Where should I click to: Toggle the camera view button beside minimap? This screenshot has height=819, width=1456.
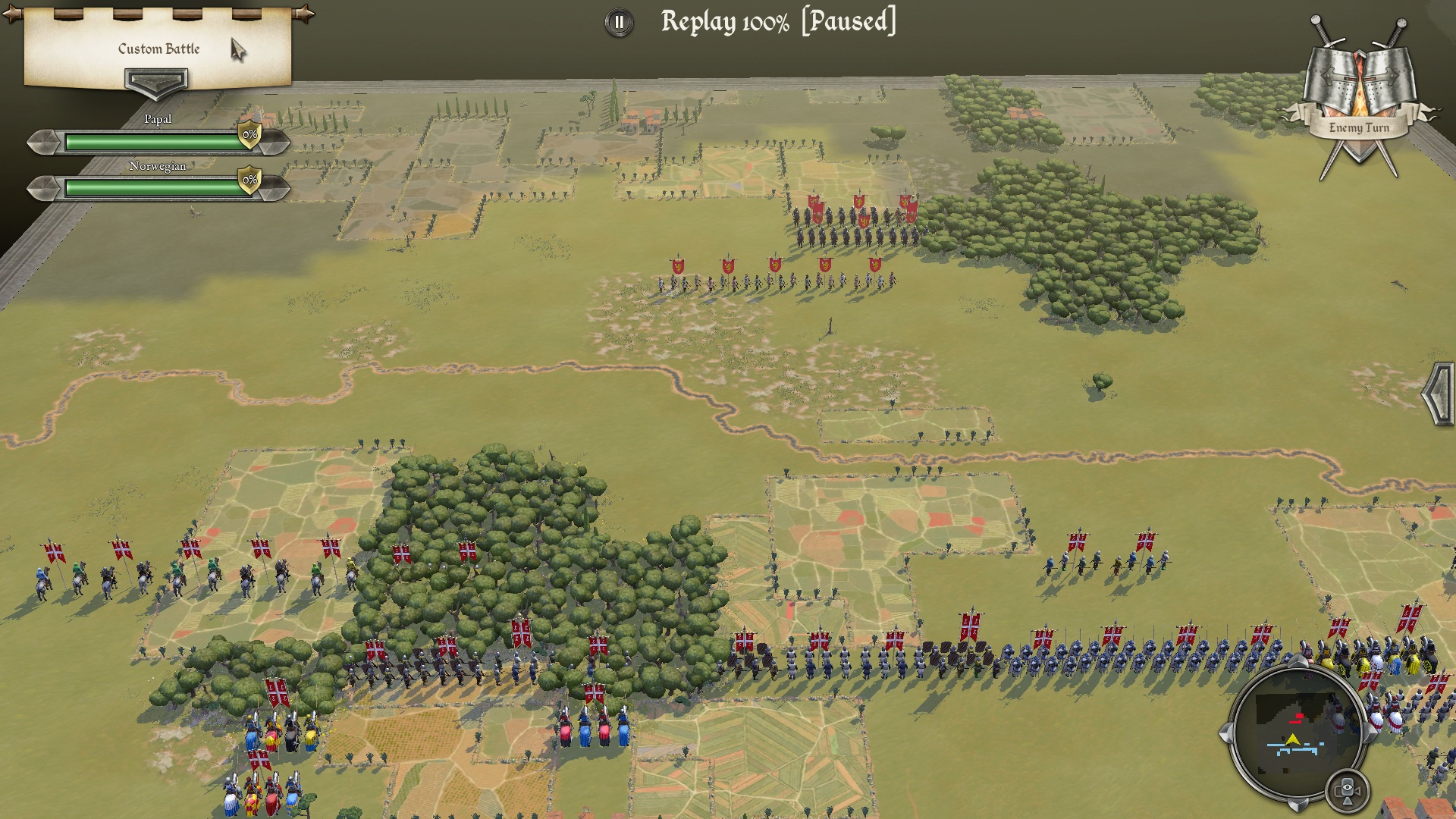1348,790
